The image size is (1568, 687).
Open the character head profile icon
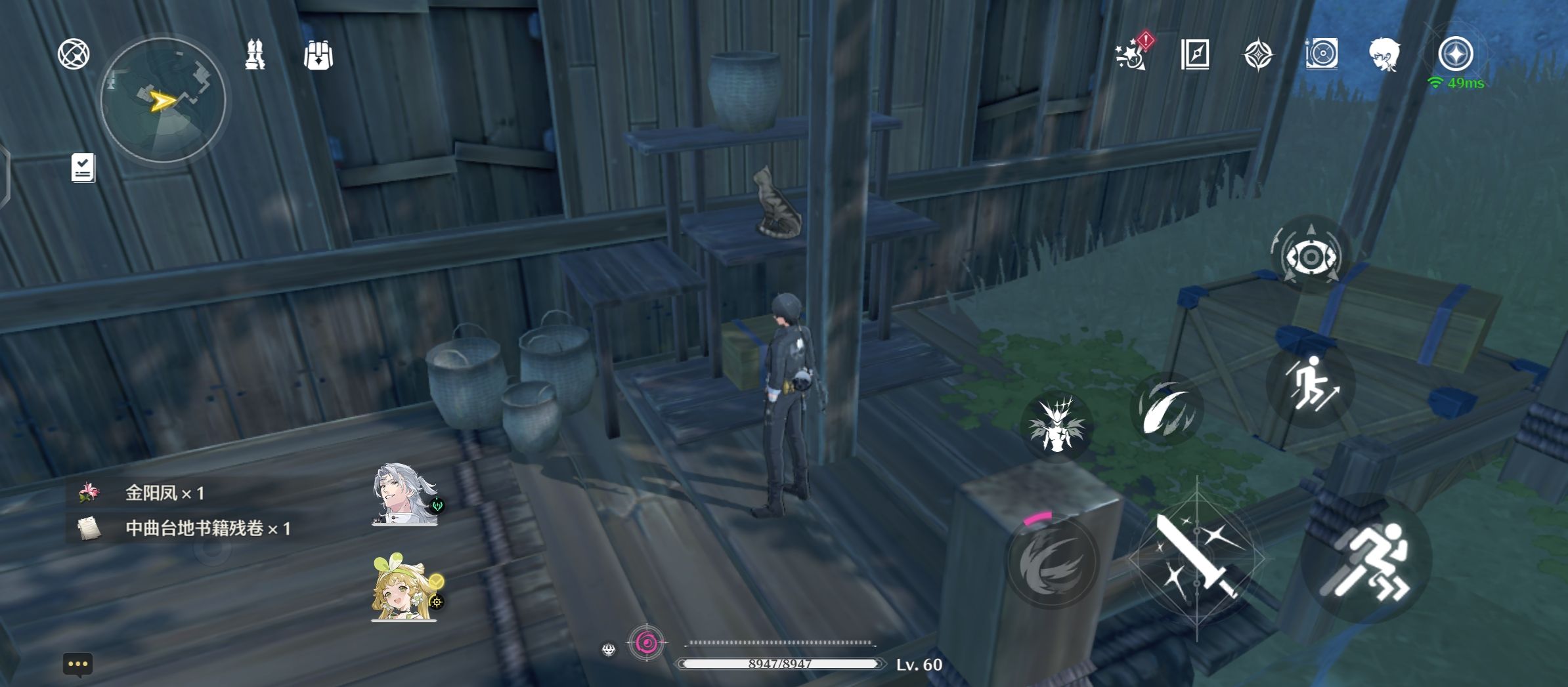pos(1384,54)
